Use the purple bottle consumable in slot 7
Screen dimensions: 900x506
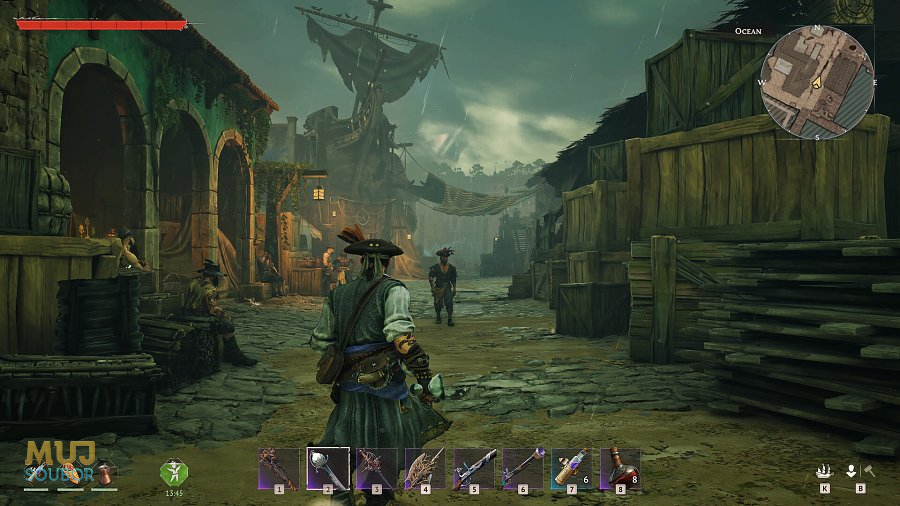point(570,467)
